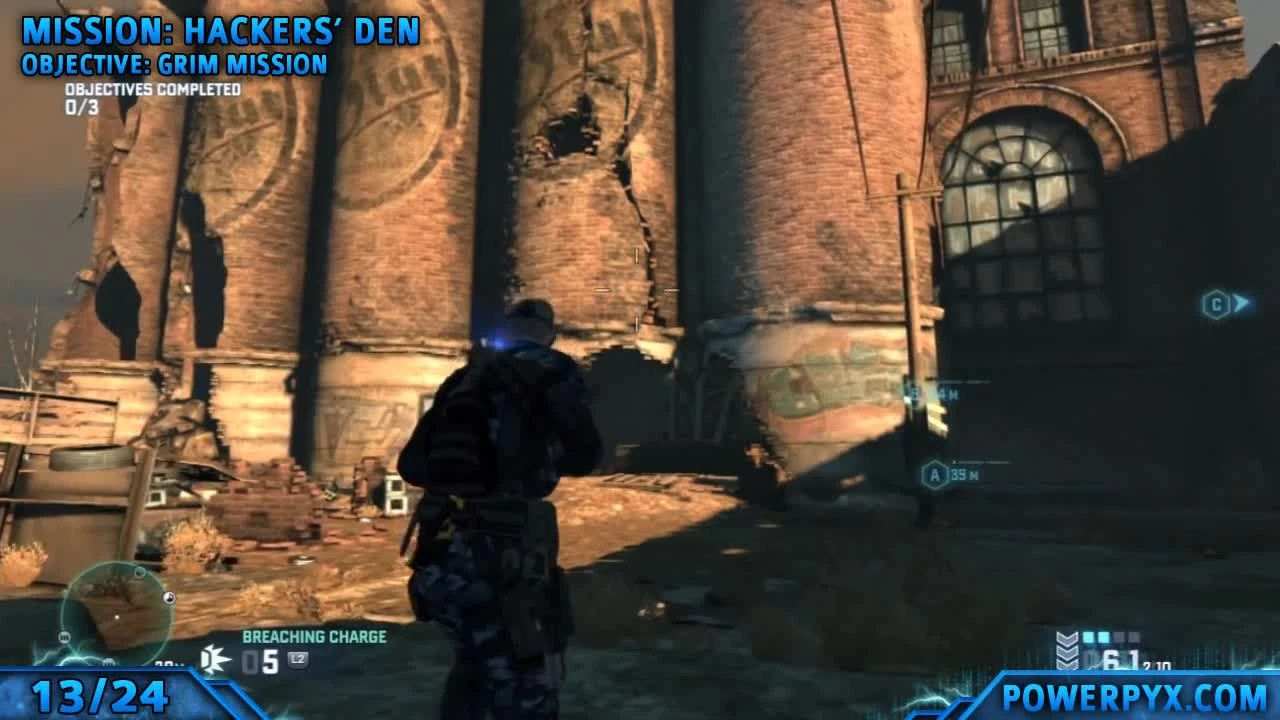Expand the Objectives Completed 0/3 list
The width and height of the screenshot is (1280, 720).
coord(150,95)
